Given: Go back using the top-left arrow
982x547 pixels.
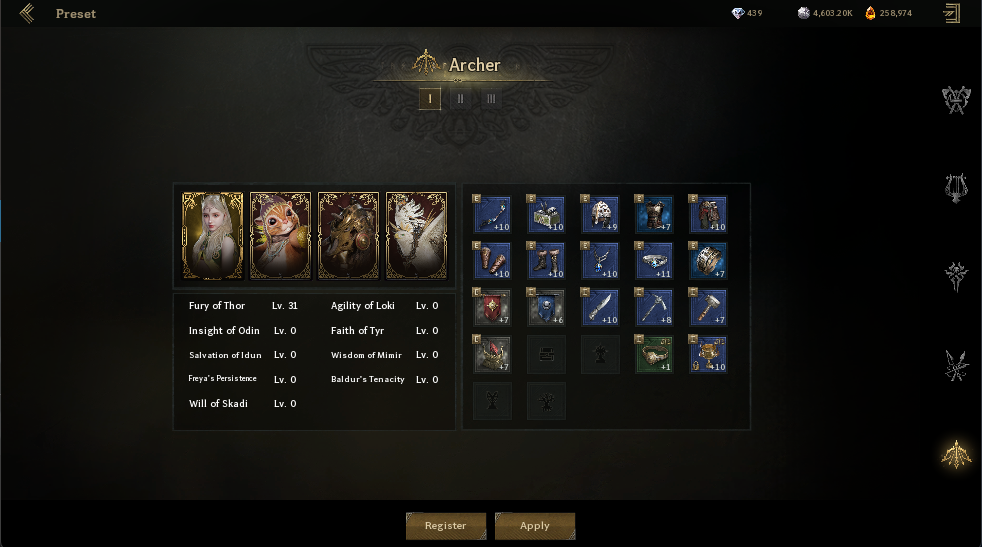Looking at the screenshot, I should click(x=26, y=14).
